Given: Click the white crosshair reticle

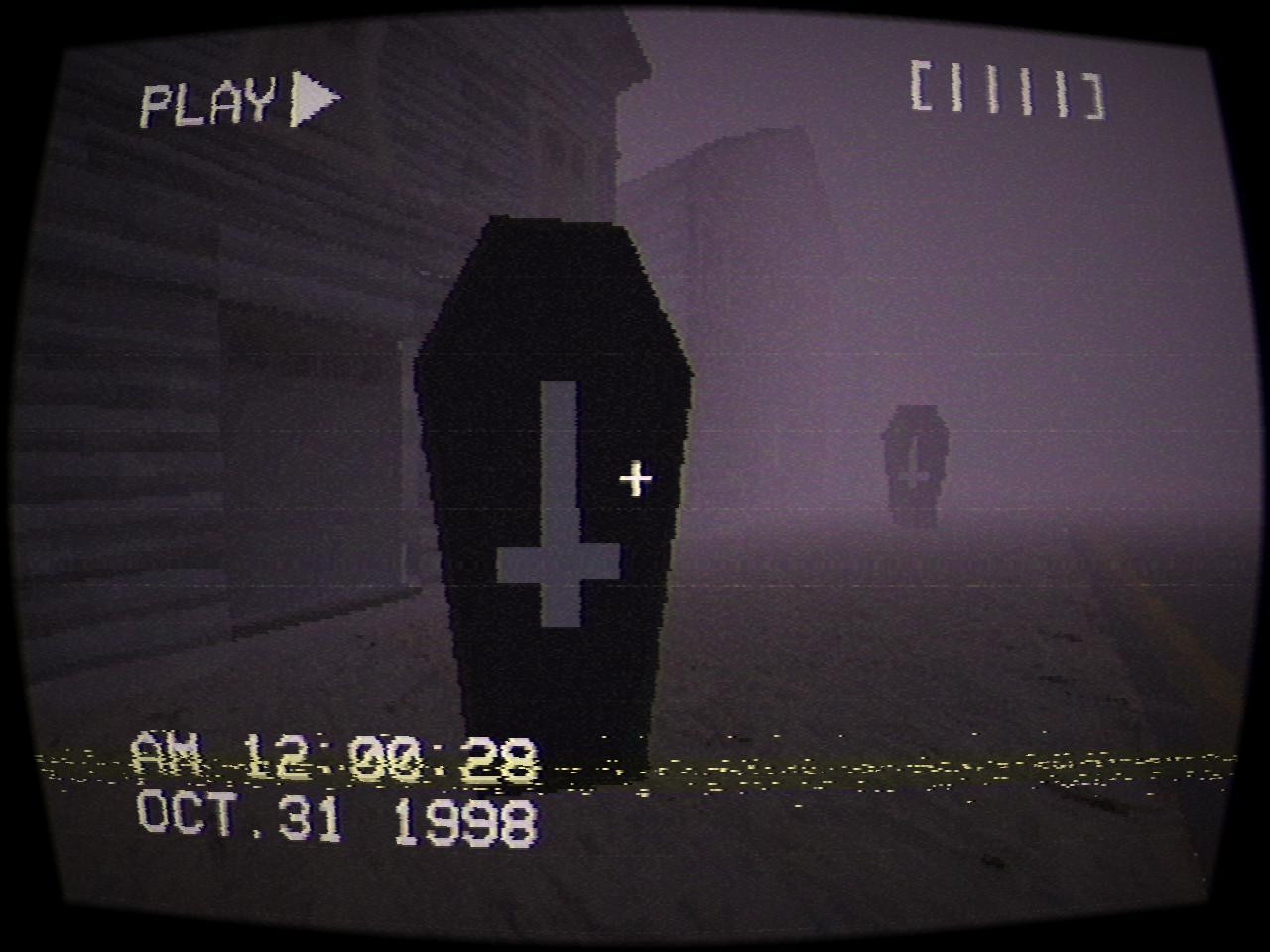Looking at the screenshot, I should click(x=635, y=478).
